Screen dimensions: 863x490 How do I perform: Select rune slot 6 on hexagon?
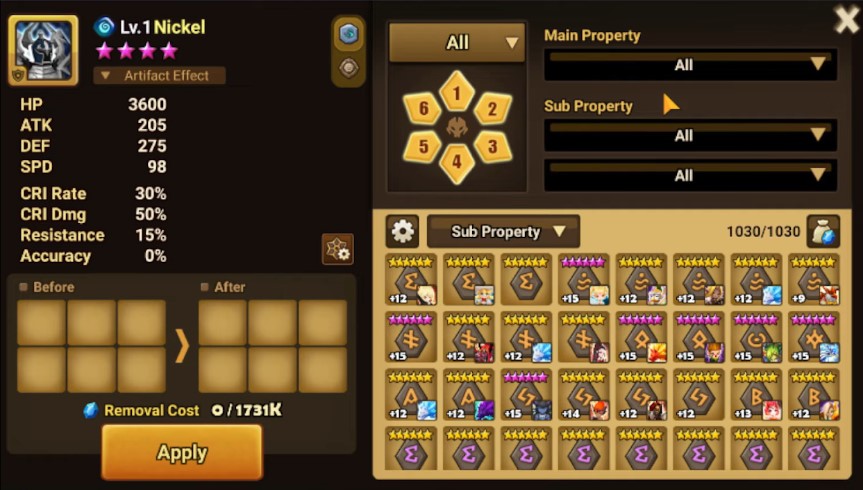(x=423, y=109)
